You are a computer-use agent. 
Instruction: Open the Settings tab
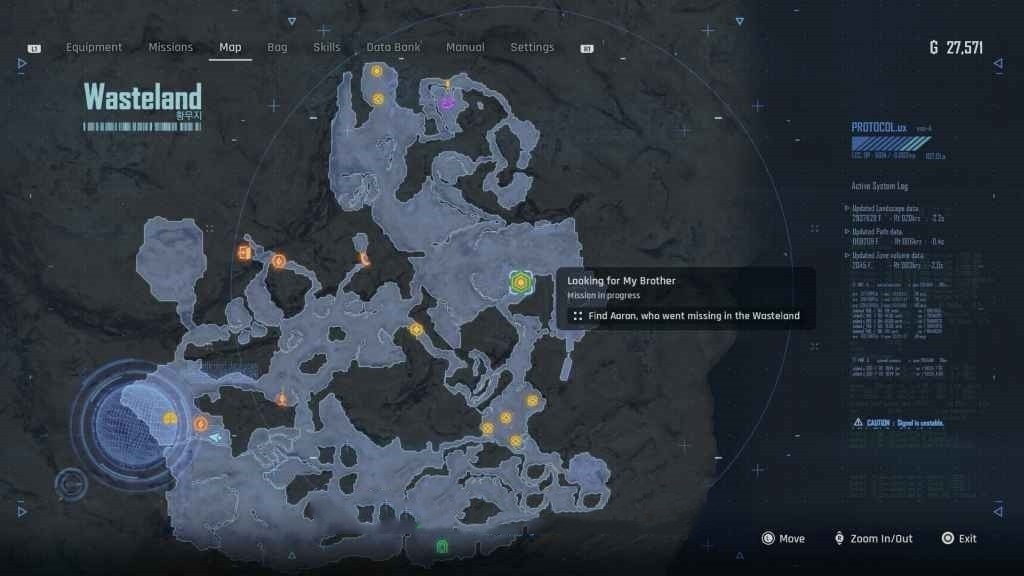(x=532, y=47)
